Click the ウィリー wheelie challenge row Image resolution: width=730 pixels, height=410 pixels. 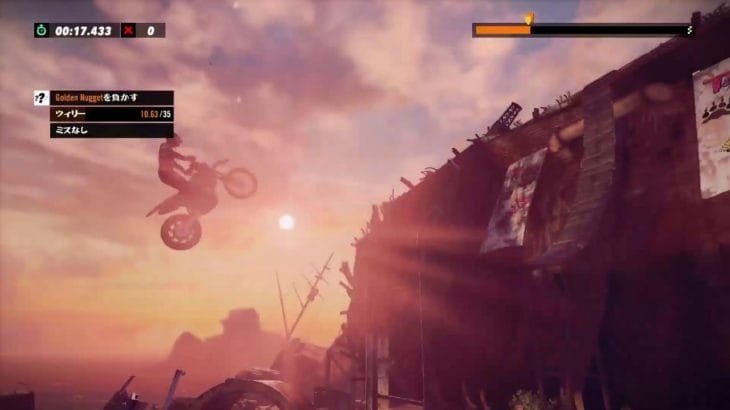pos(111,114)
